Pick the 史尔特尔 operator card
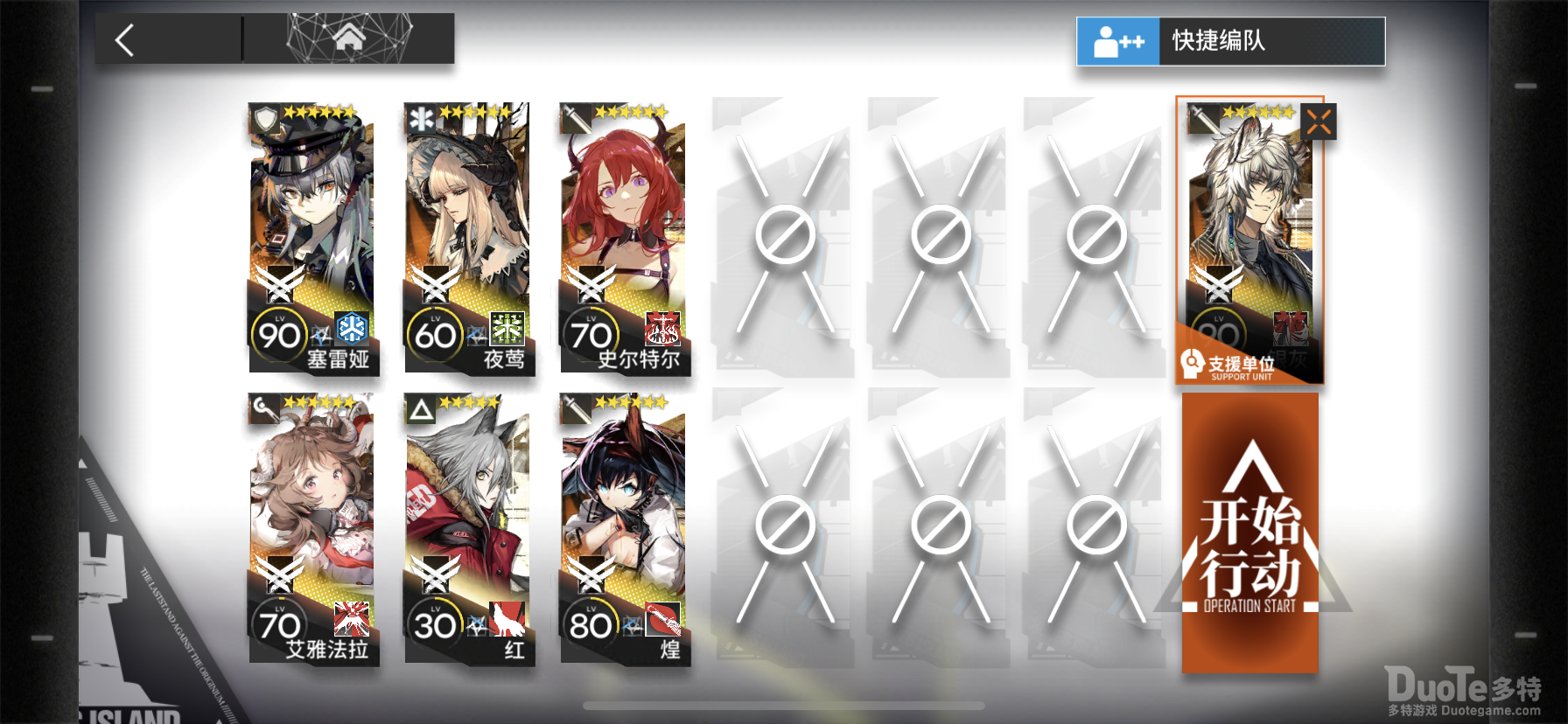 click(x=624, y=239)
